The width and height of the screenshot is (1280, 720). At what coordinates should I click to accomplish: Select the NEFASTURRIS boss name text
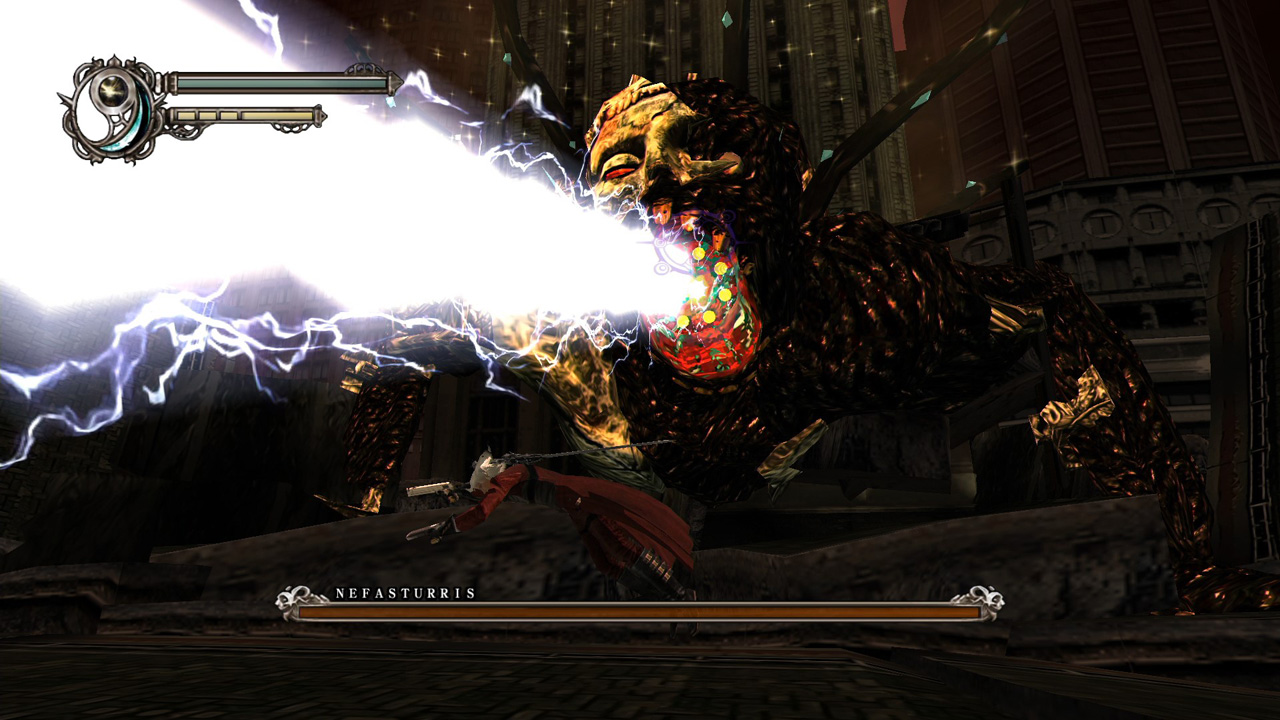(x=404, y=591)
